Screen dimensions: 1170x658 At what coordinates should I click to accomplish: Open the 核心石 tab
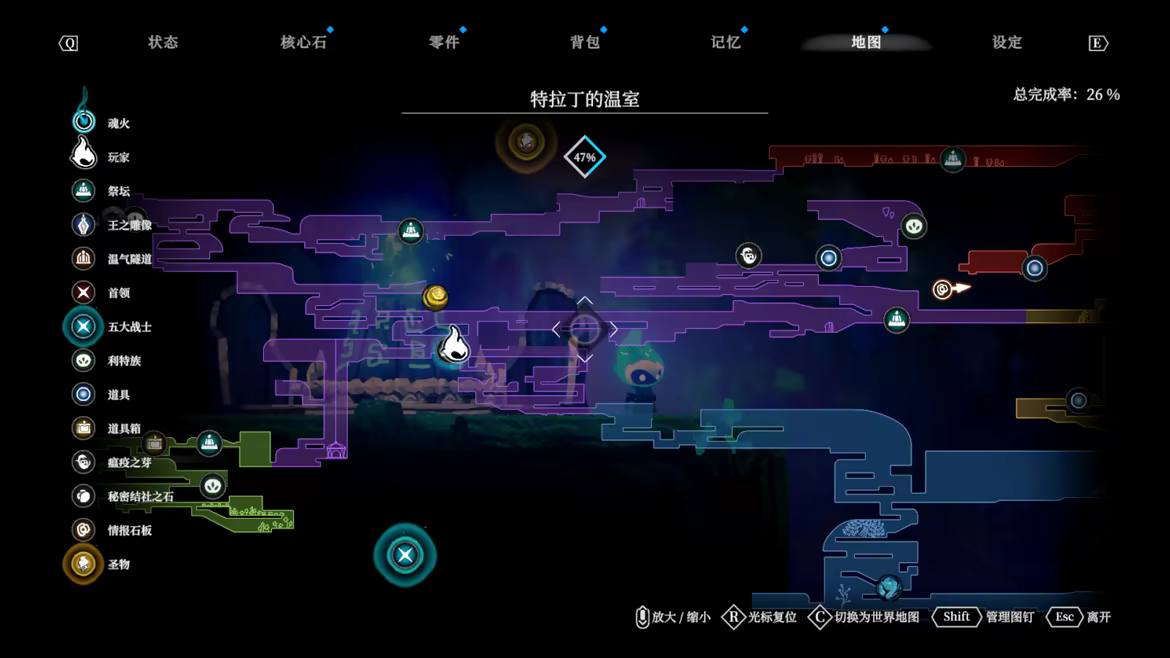pos(303,42)
